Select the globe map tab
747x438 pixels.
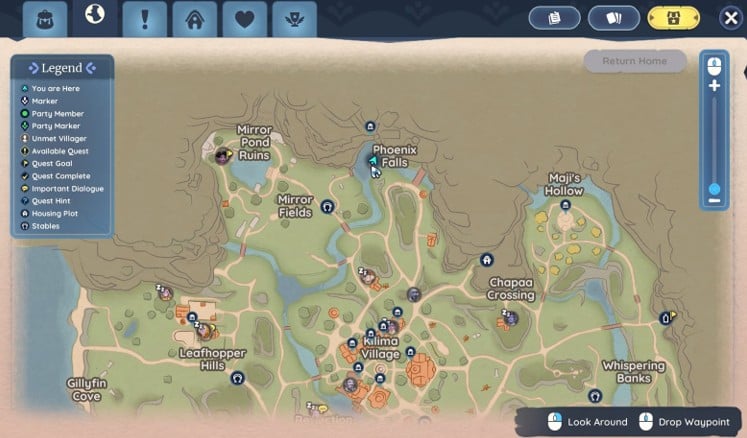(96, 16)
